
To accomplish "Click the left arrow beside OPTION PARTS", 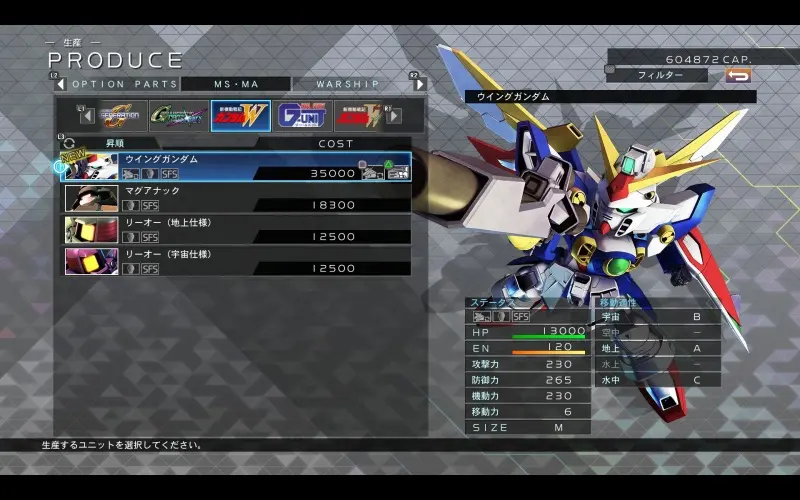I will coord(59,84).
